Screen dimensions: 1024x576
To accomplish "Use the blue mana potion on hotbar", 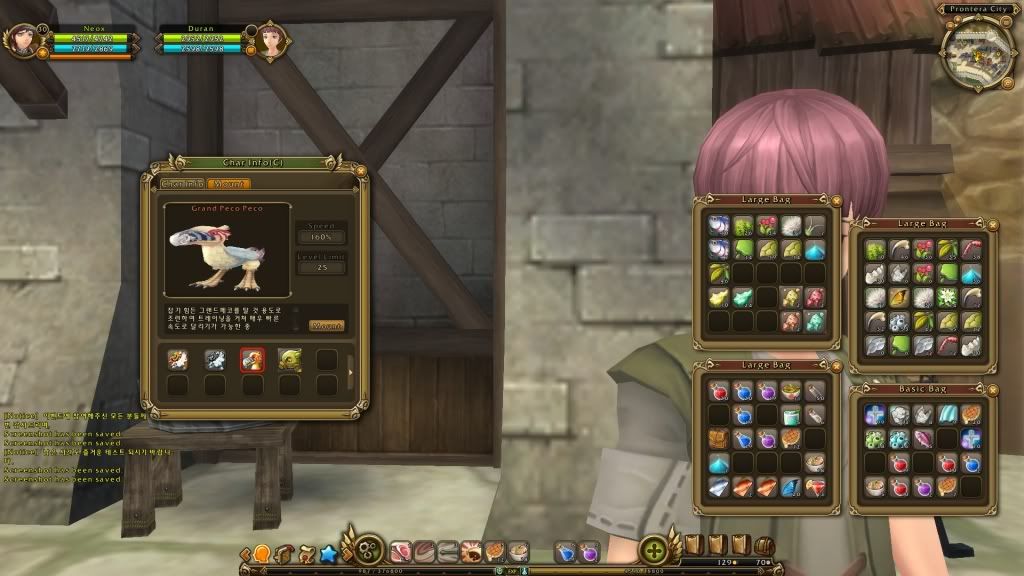I will coord(565,551).
